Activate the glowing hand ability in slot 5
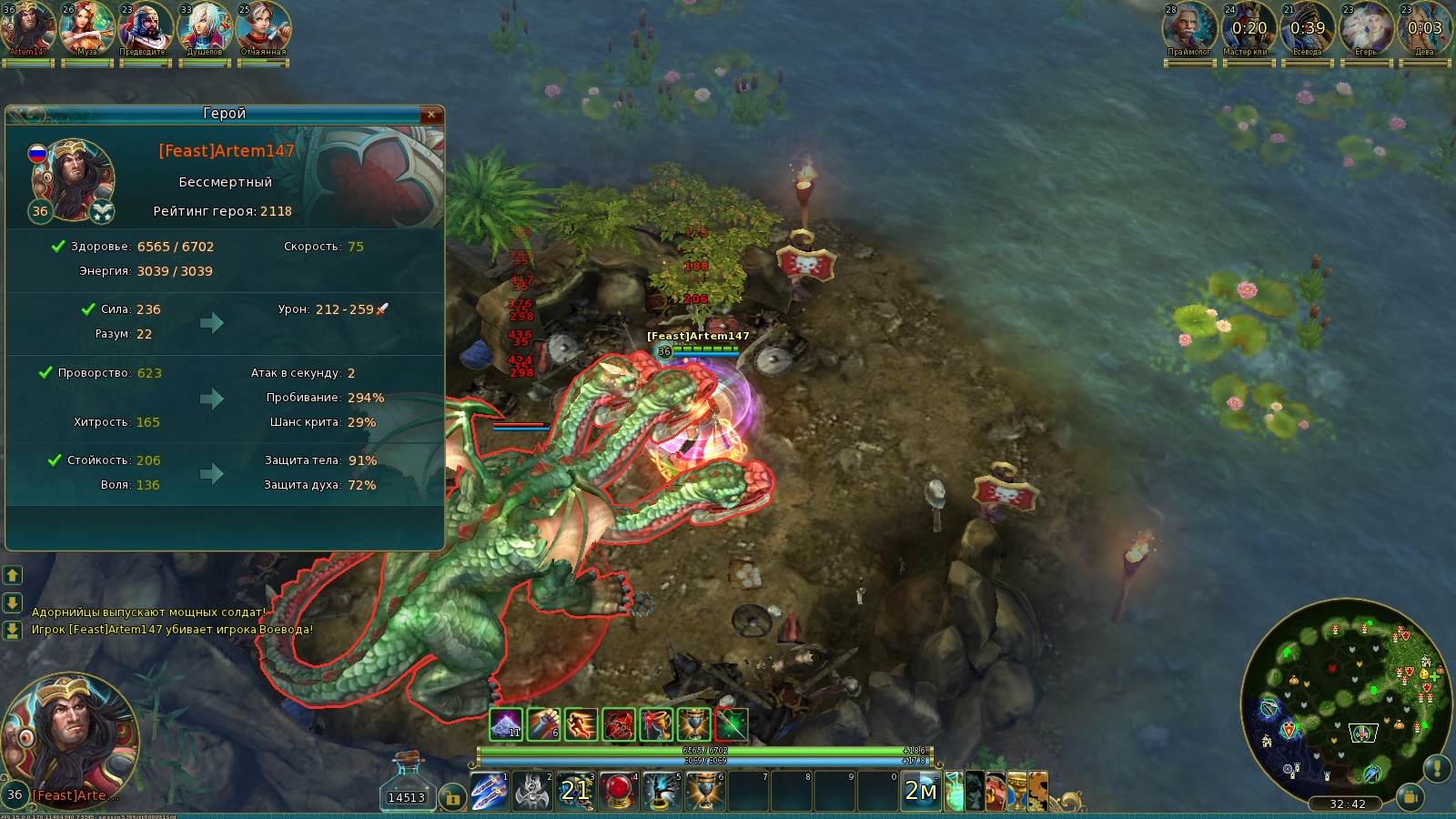Viewport: 1456px width, 819px height. [662, 791]
